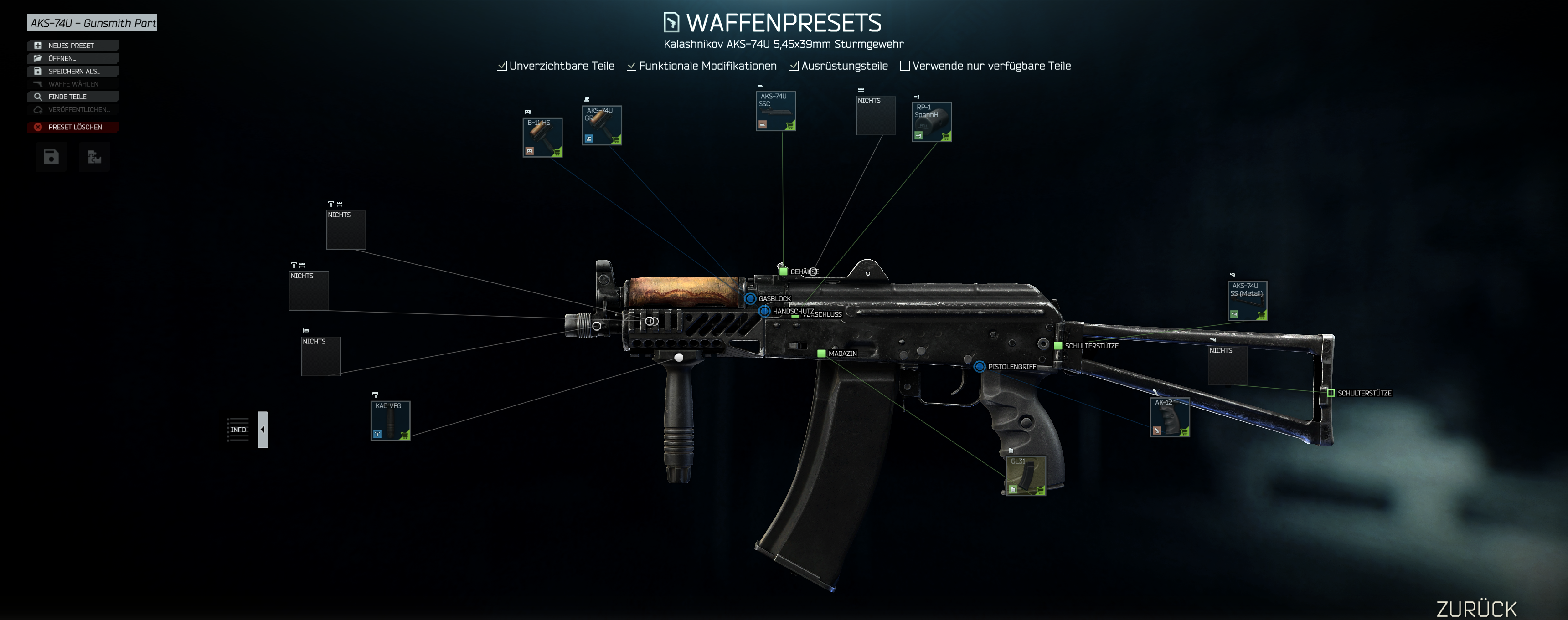Screen dimensions: 1568x620
Task: Edit the AKS-74U Gunsmith preset name field
Action: pos(92,23)
